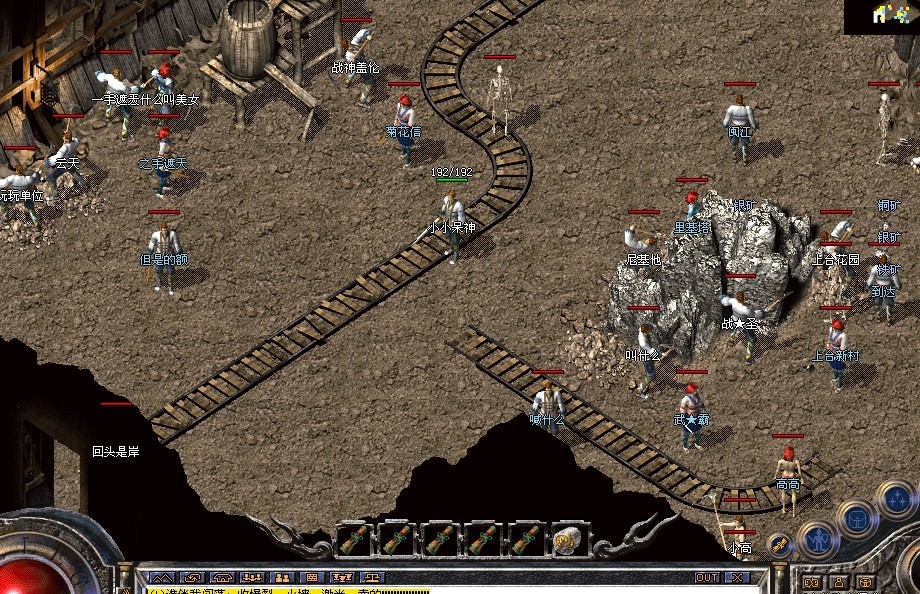Click the mountain-shaped icon on the chat toolbar
This screenshot has height=594, width=920.
(161, 577)
